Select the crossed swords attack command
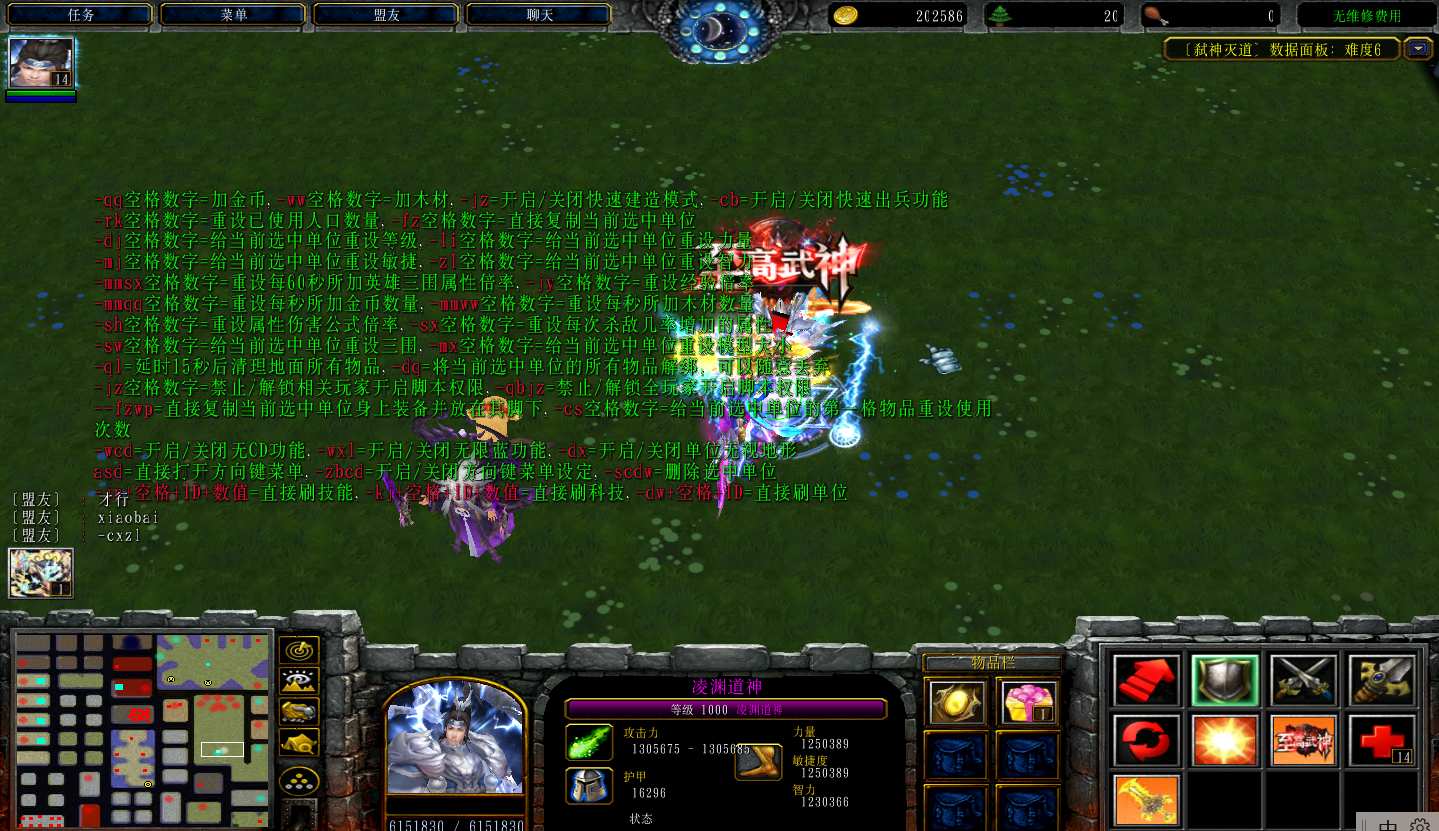1439x831 pixels. (1303, 680)
